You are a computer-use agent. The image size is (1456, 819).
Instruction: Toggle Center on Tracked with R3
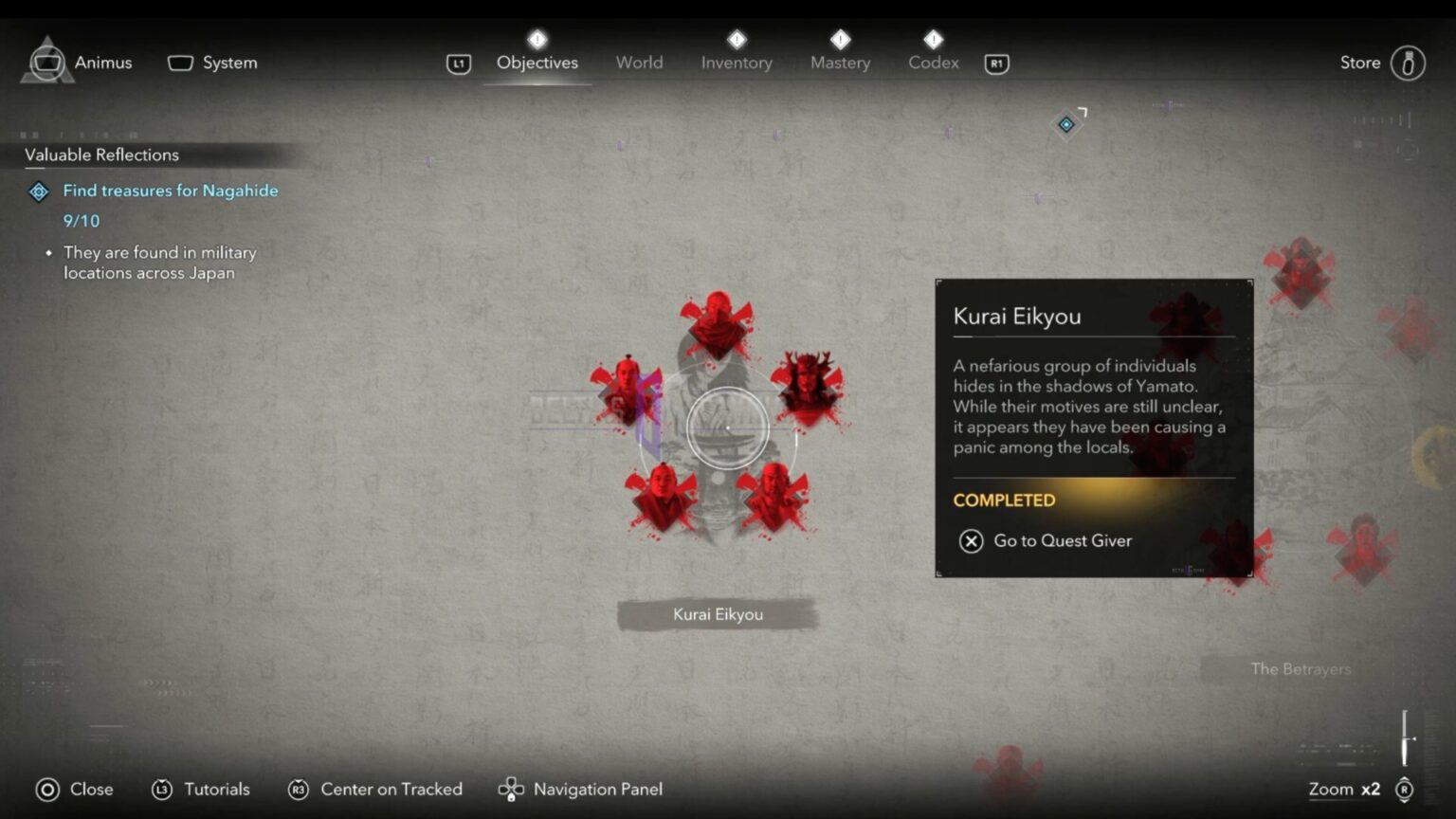300,789
